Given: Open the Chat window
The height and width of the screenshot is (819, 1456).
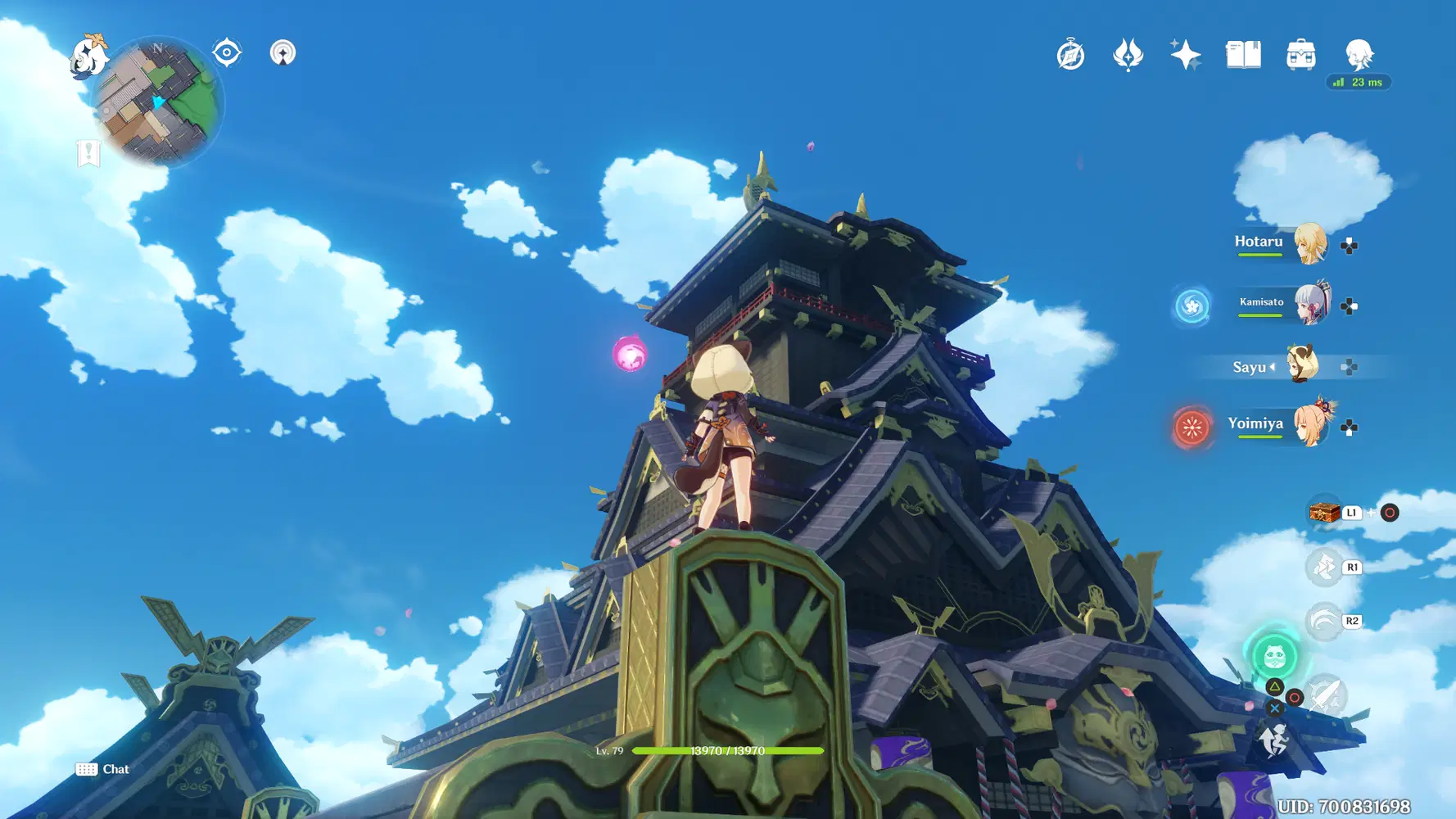Looking at the screenshot, I should pos(105,769).
